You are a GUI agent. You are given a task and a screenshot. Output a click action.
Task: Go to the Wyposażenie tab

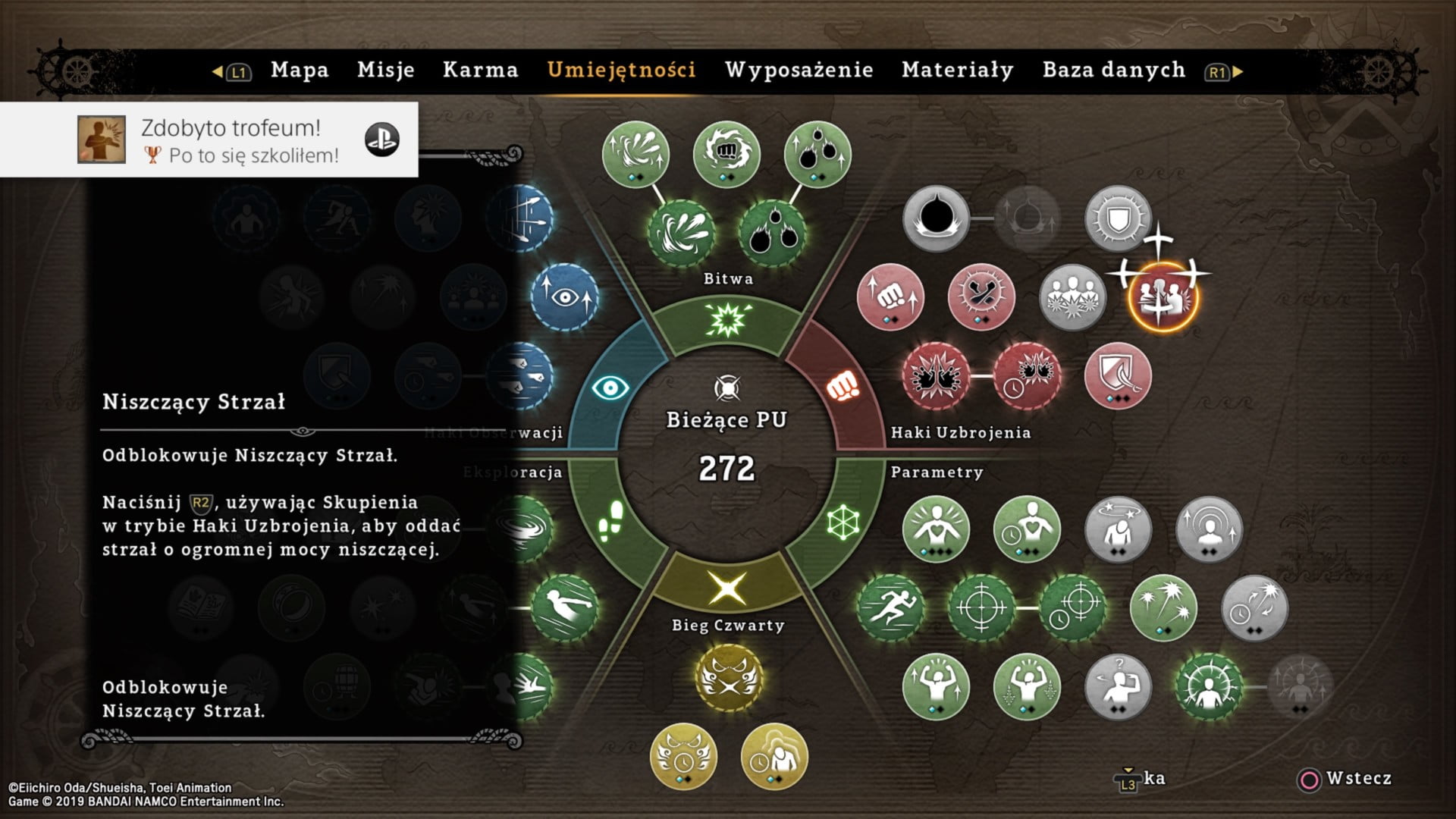[x=799, y=71]
